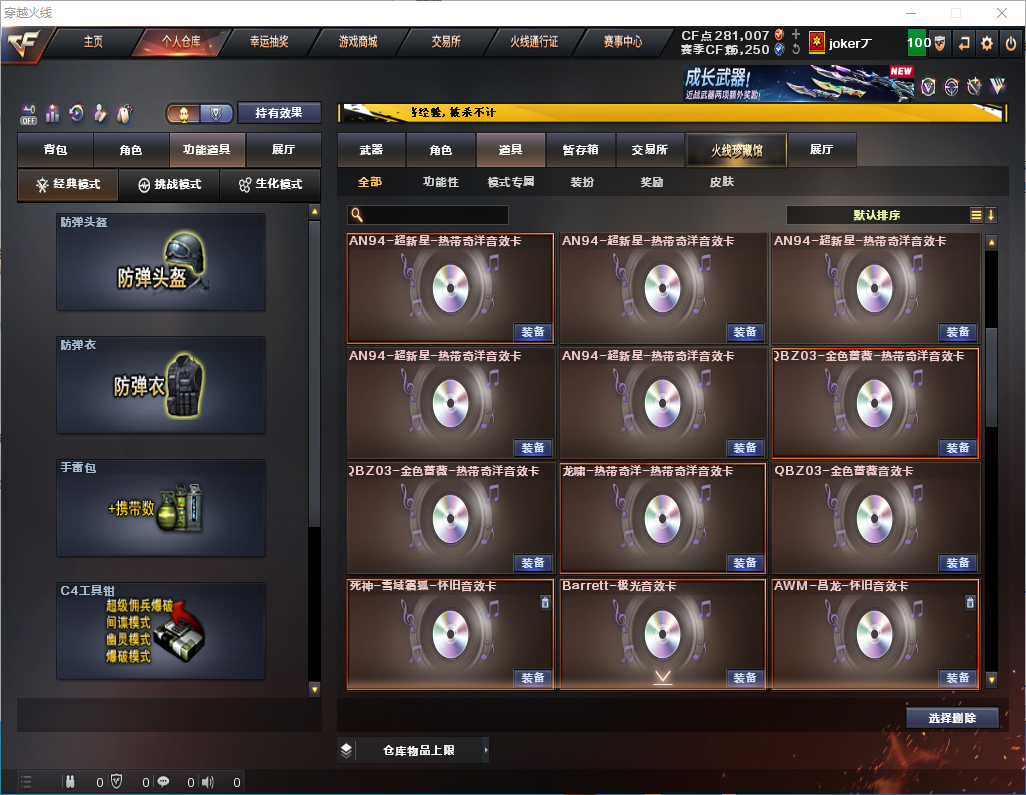The height and width of the screenshot is (795, 1026).
Task: Click the 选择删除 select delete button
Action: pyautogui.click(x=952, y=718)
